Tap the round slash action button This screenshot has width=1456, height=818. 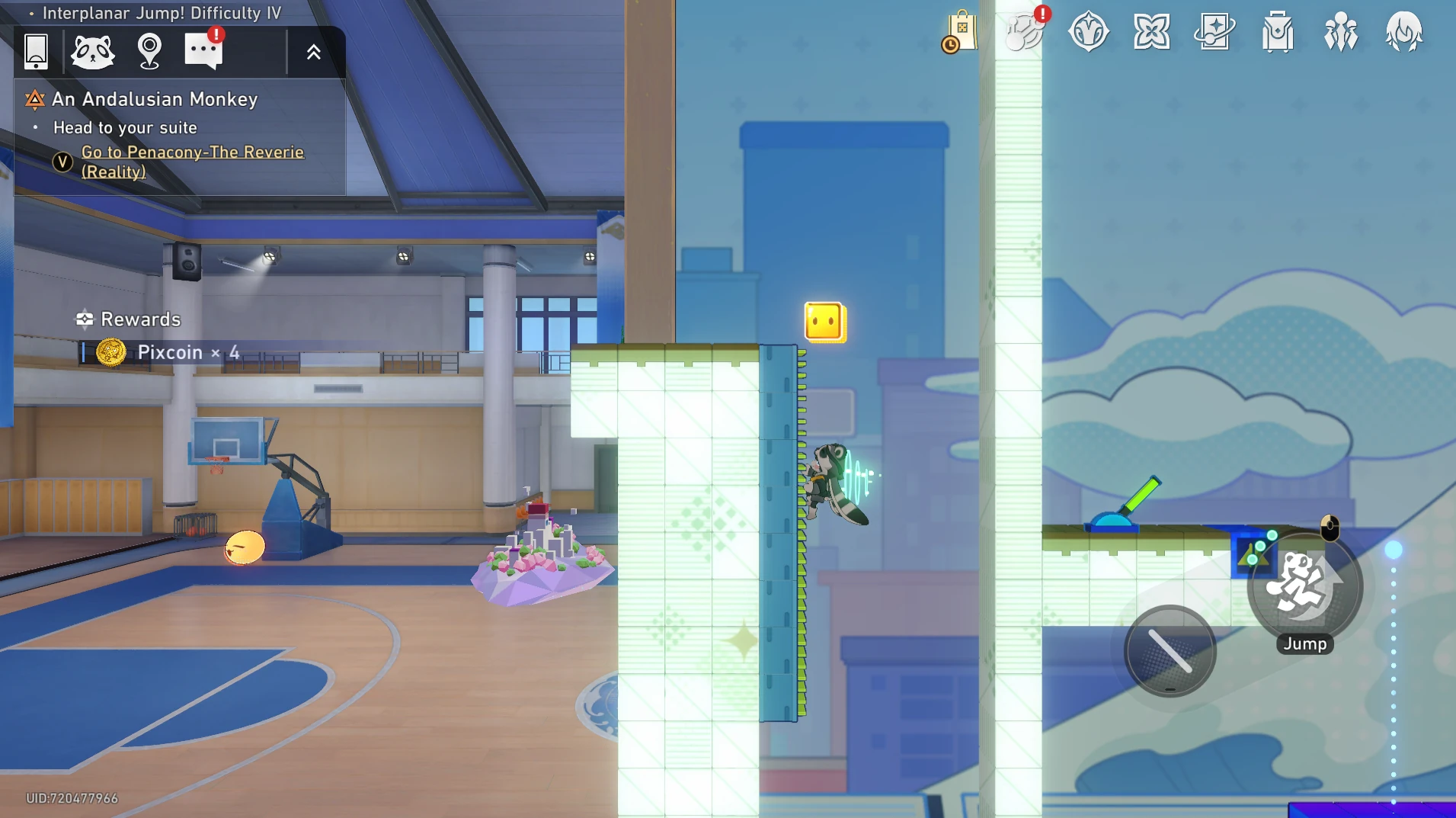pyautogui.click(x=1170, y=651)
